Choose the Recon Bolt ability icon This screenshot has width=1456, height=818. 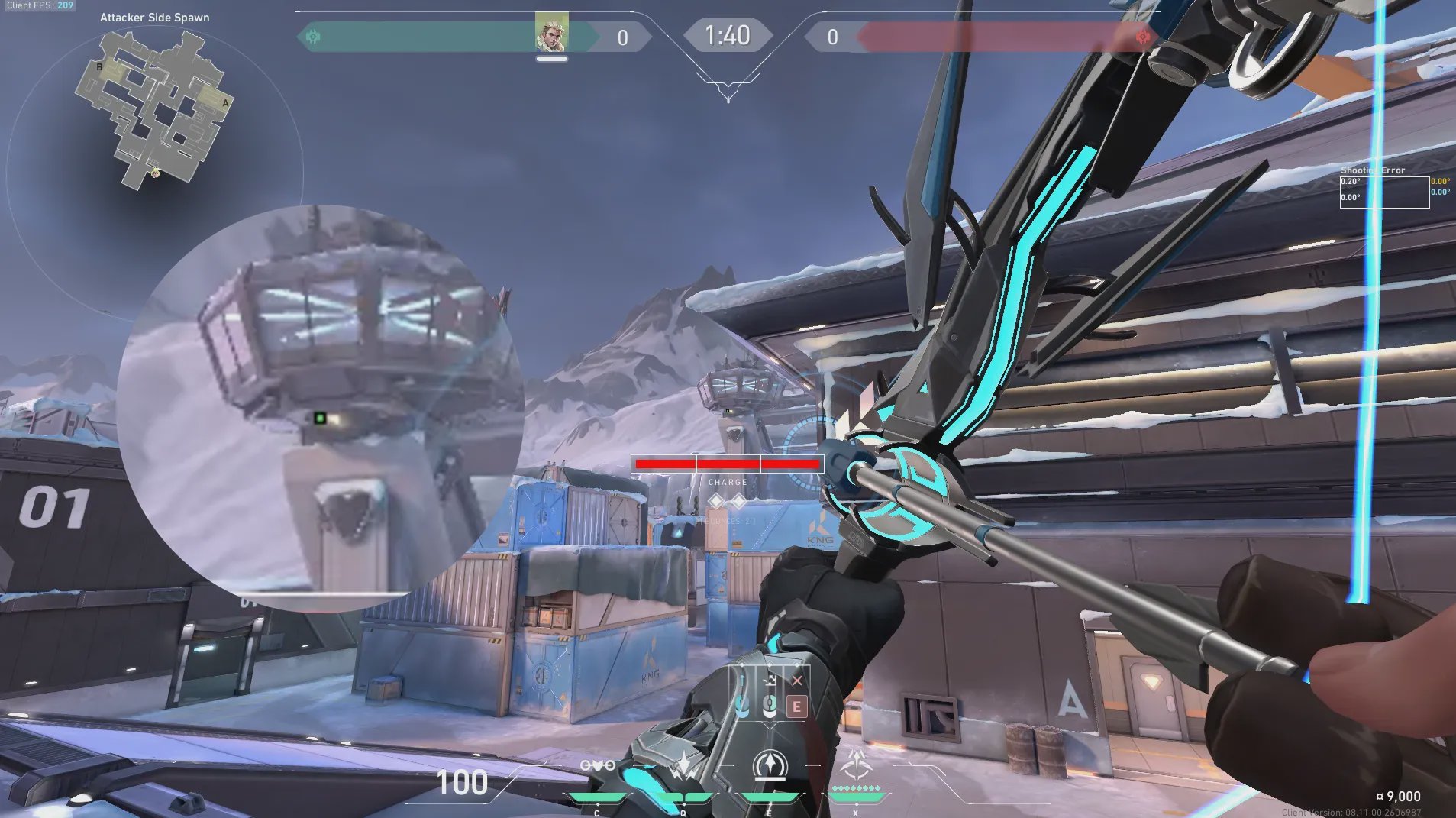[770, 765]
